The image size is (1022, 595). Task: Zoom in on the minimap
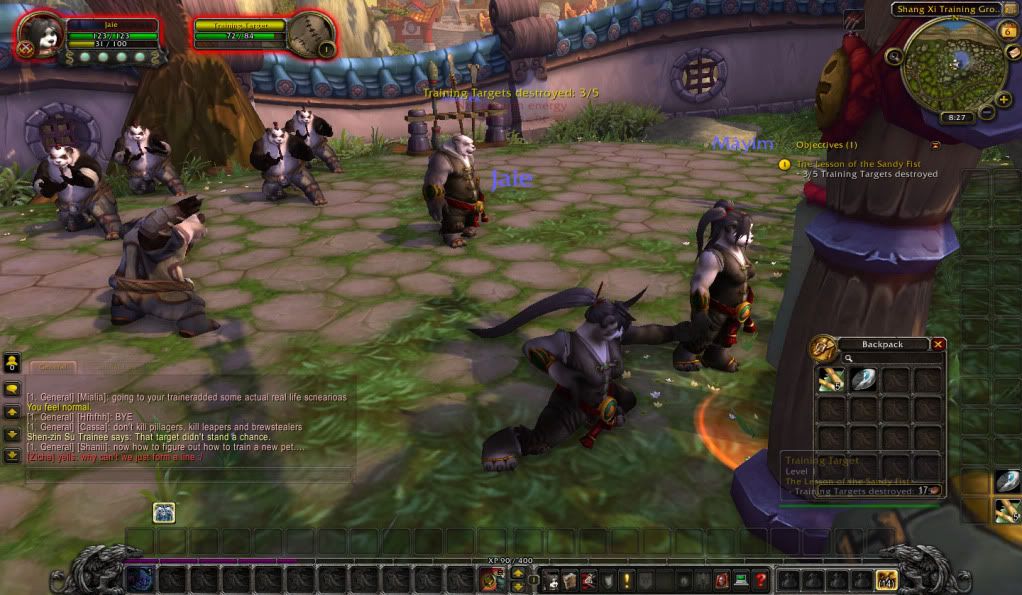[1003, 99]
